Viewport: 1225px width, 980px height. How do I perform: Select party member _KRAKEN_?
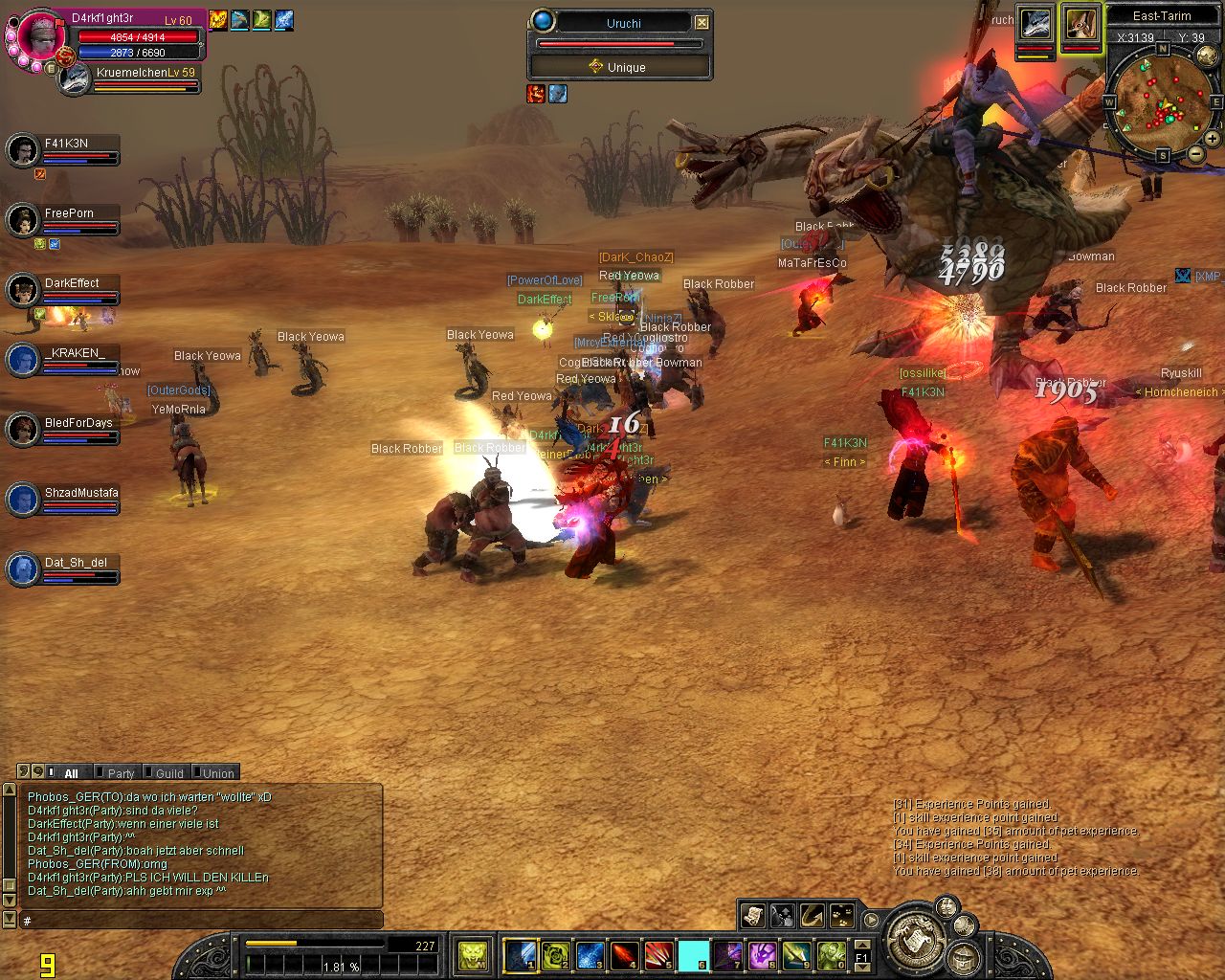[23, 360]
